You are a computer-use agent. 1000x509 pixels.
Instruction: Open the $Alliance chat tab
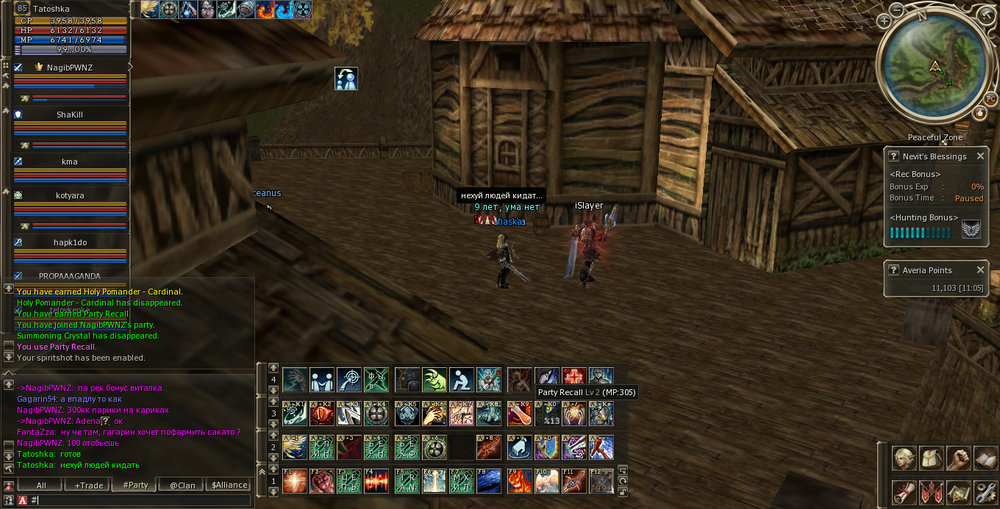point(228,485)
